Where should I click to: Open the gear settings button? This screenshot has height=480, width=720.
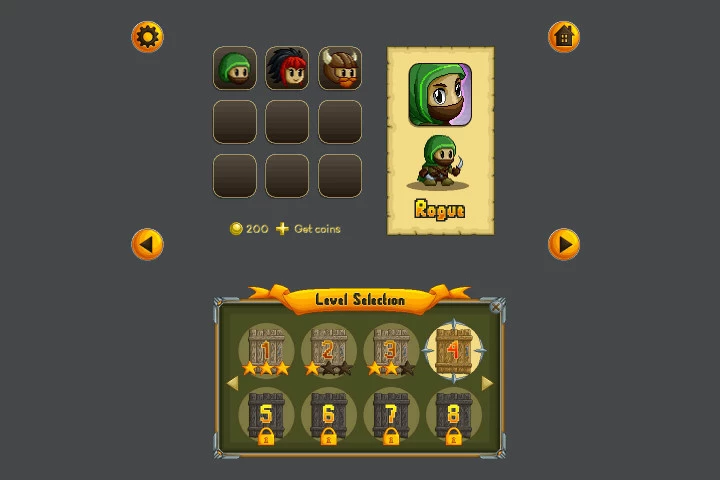[x=147, y=37]
